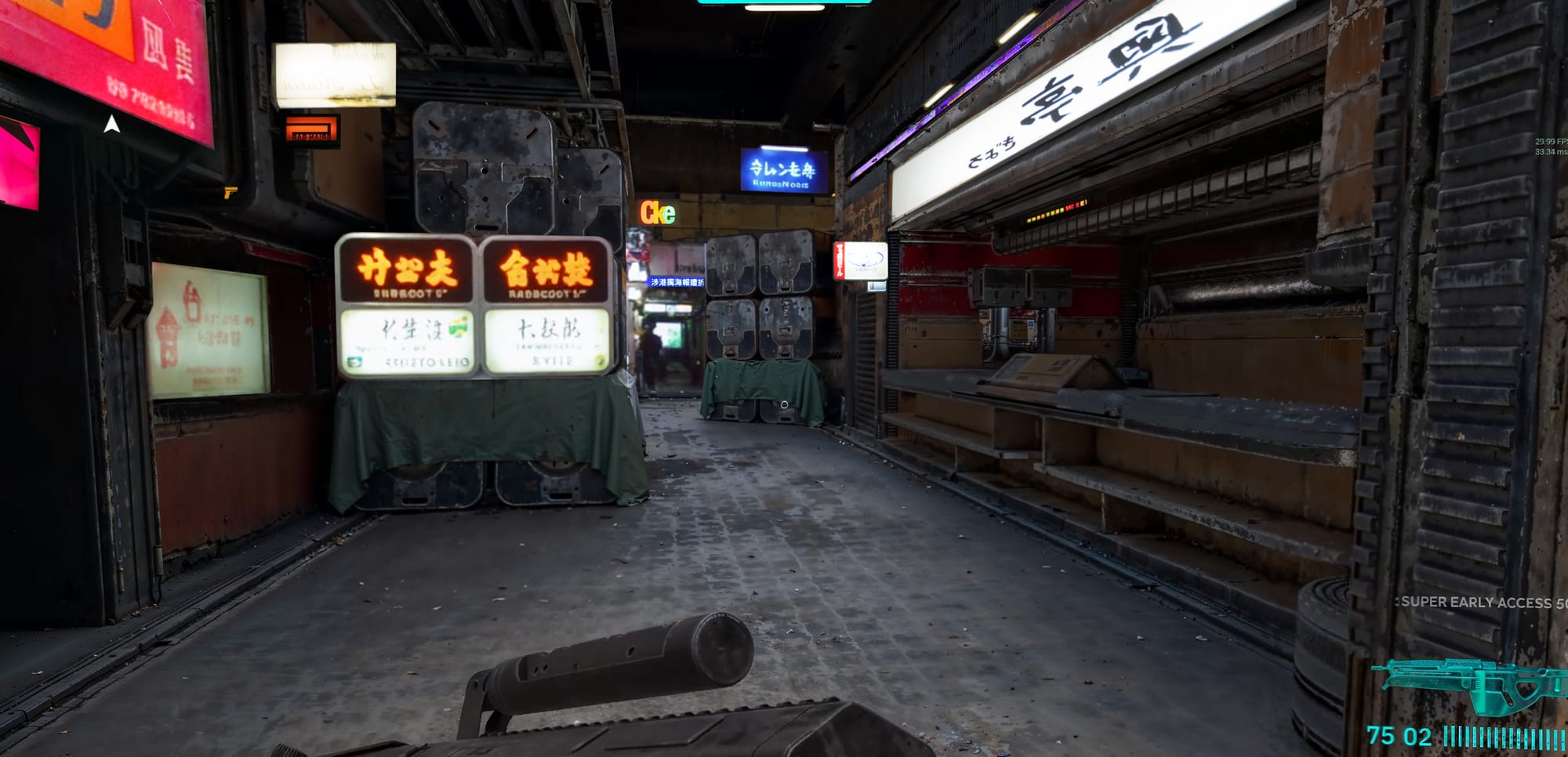Image resolution: width=1568 pixels, height=757 pixels.
Task: Click the orange rectangular bar logo sign
Action: pyautogui.click(x=312, y=130)
